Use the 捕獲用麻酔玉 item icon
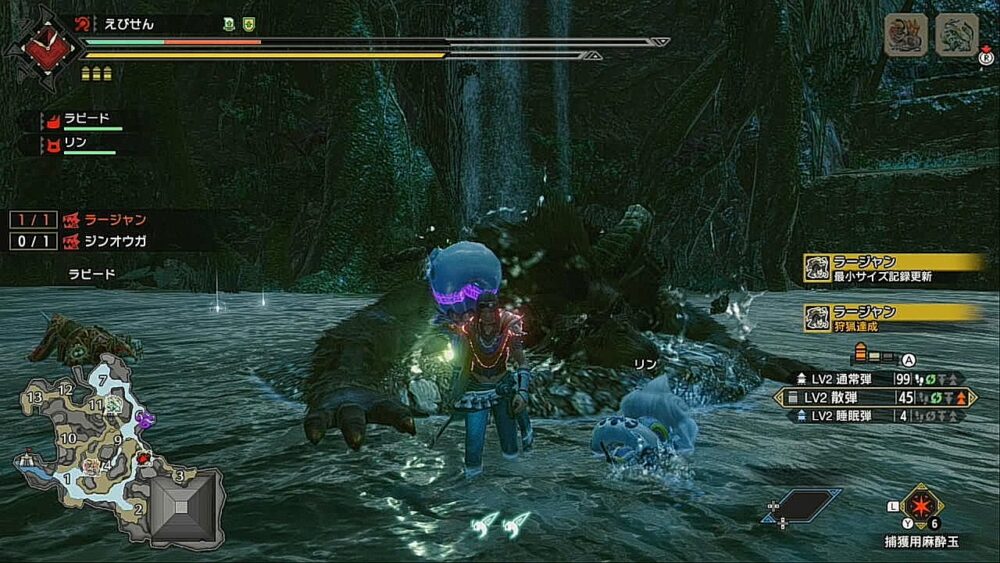The width and height of the screenshot is (1000, 563). [922, 505]
